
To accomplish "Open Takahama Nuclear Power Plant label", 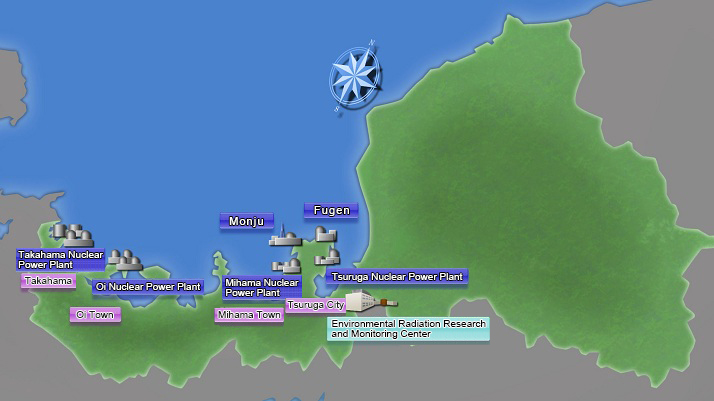I will (x=60, y=260).
